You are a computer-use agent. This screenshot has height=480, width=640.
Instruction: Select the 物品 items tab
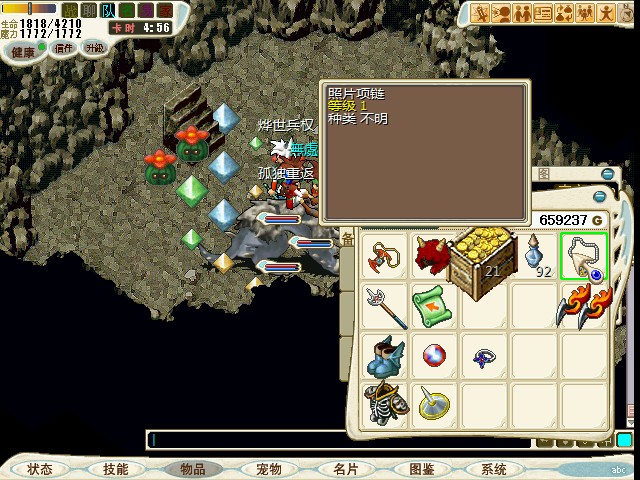pyautogui.click(x=192, y=469)
